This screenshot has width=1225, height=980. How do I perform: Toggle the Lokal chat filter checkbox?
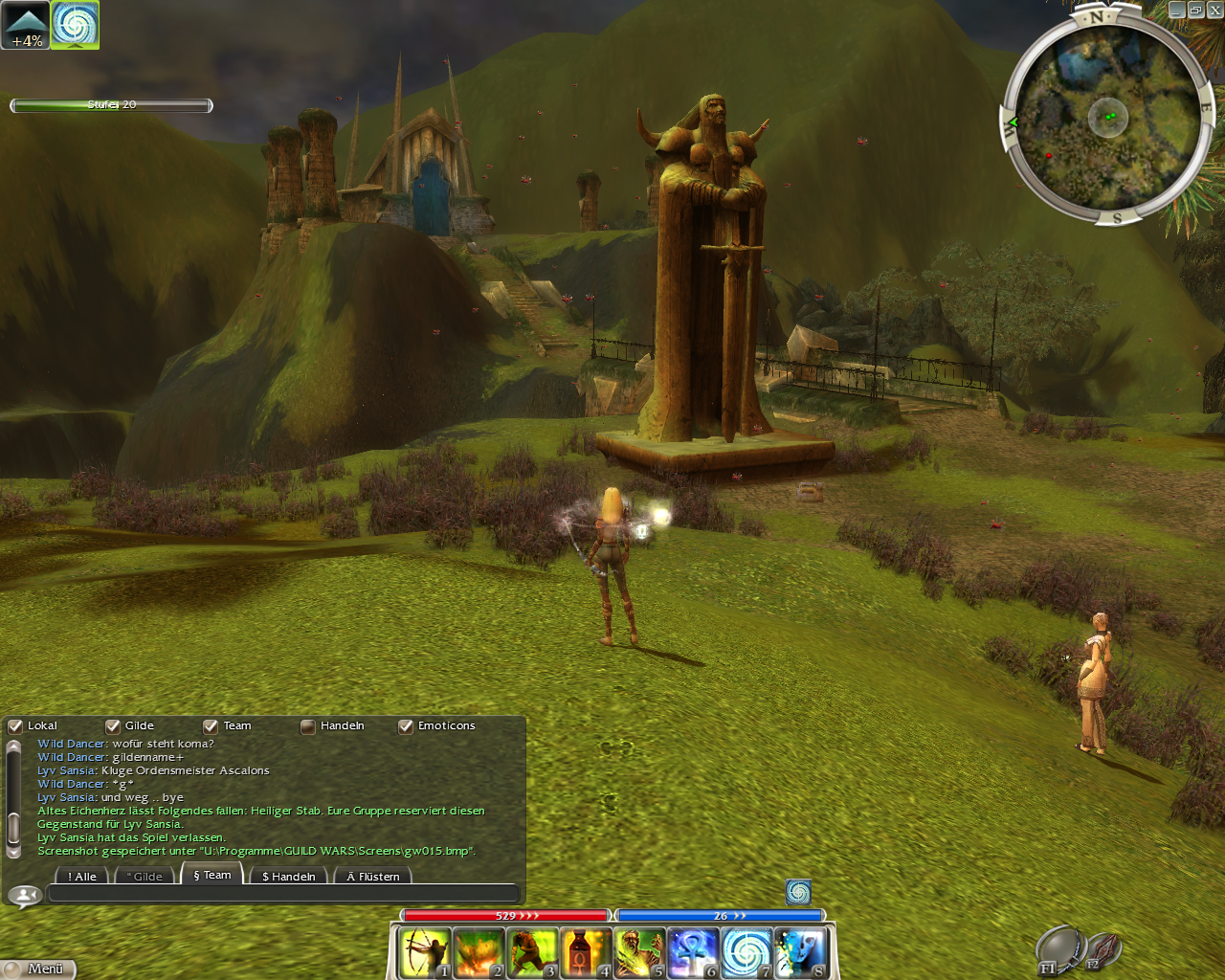click(x=15, y=726)
